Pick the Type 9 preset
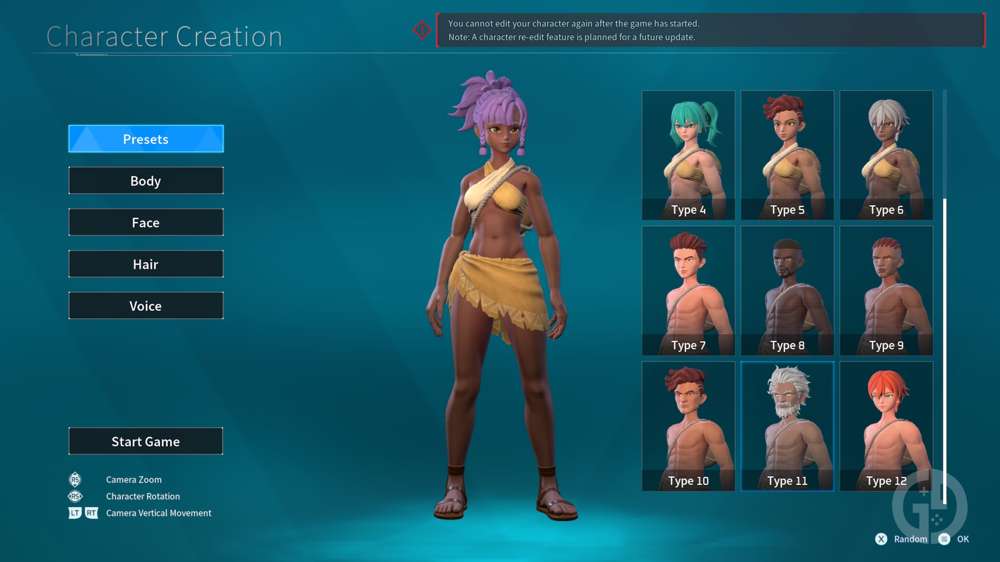1000x562 pixels. tap(886, 290)
